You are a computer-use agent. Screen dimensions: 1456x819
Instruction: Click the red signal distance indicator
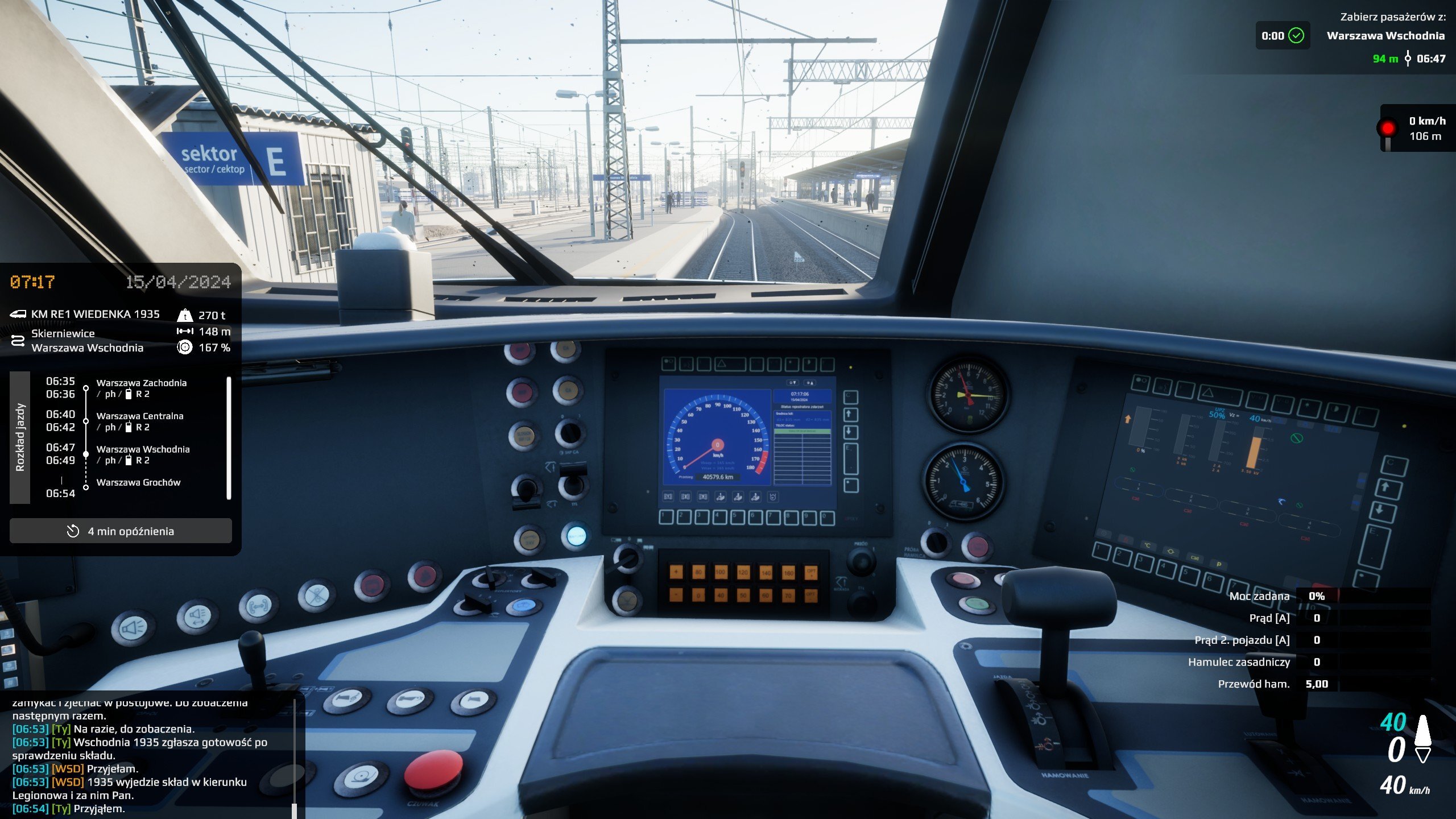(1416, 129)
